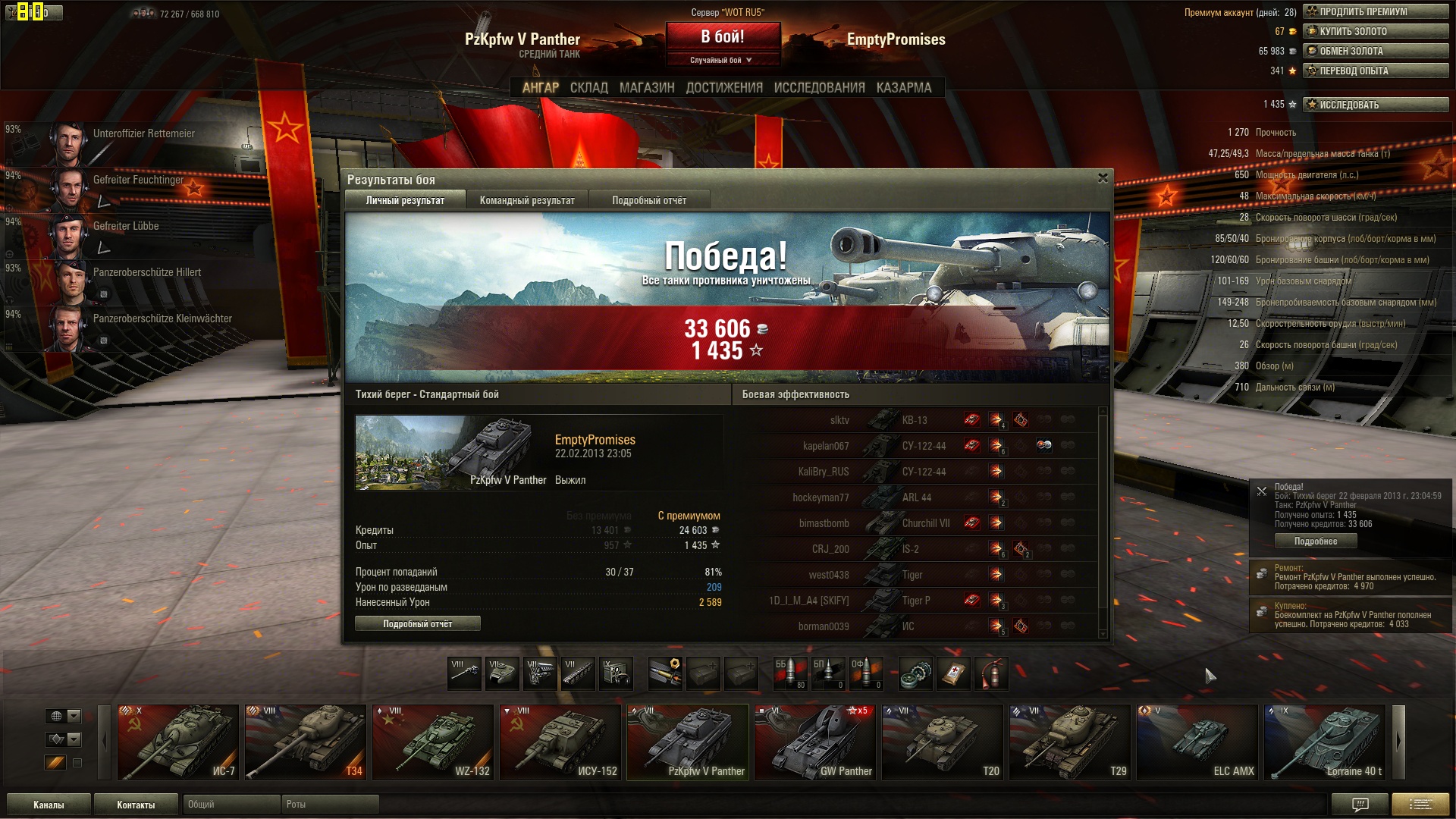Click Подробнее in the victory notification
This screenshot has width=1456, height=819.
[1316, 541]
